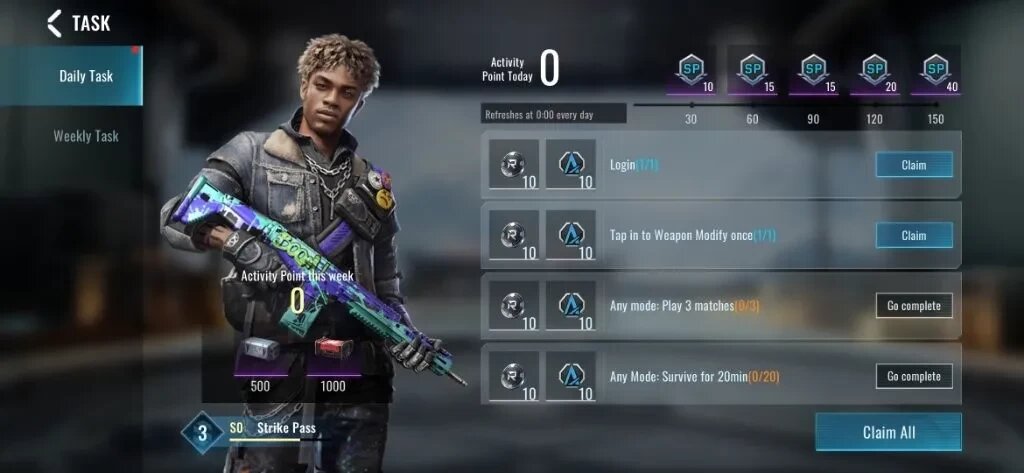Open the Weekly Task tab
1024x473 pixels.
pyautogui.click(x=85, y=136)
